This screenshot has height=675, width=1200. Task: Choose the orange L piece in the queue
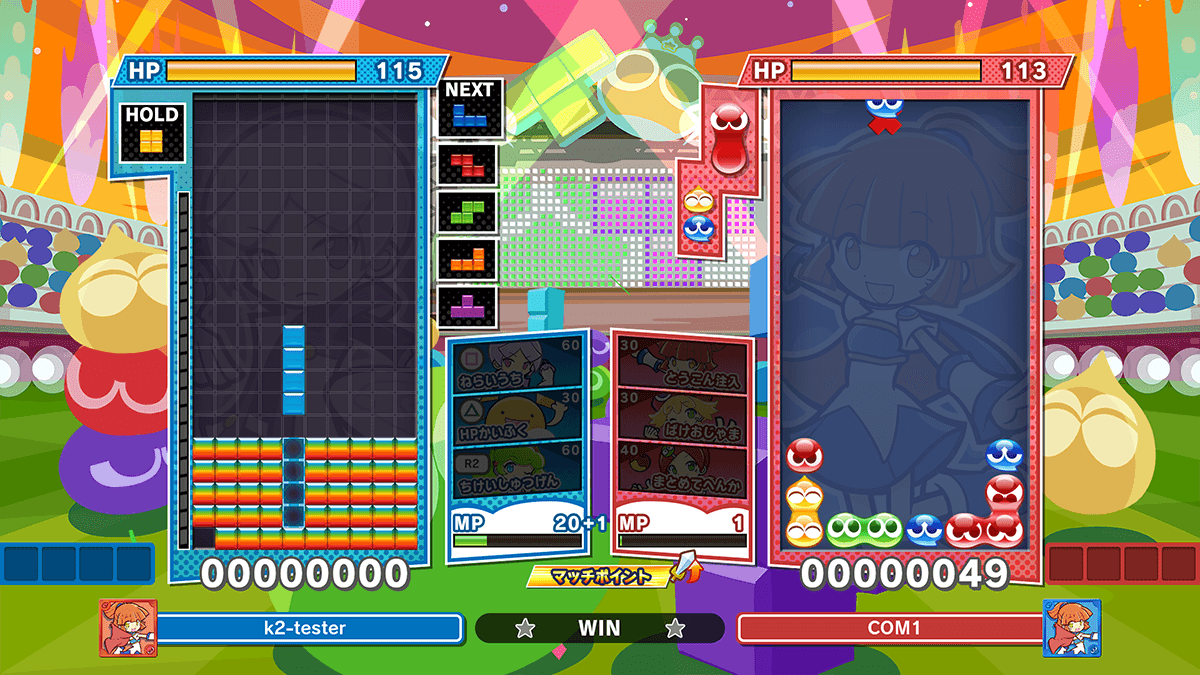pyautogui.click(x=468, y=259)
